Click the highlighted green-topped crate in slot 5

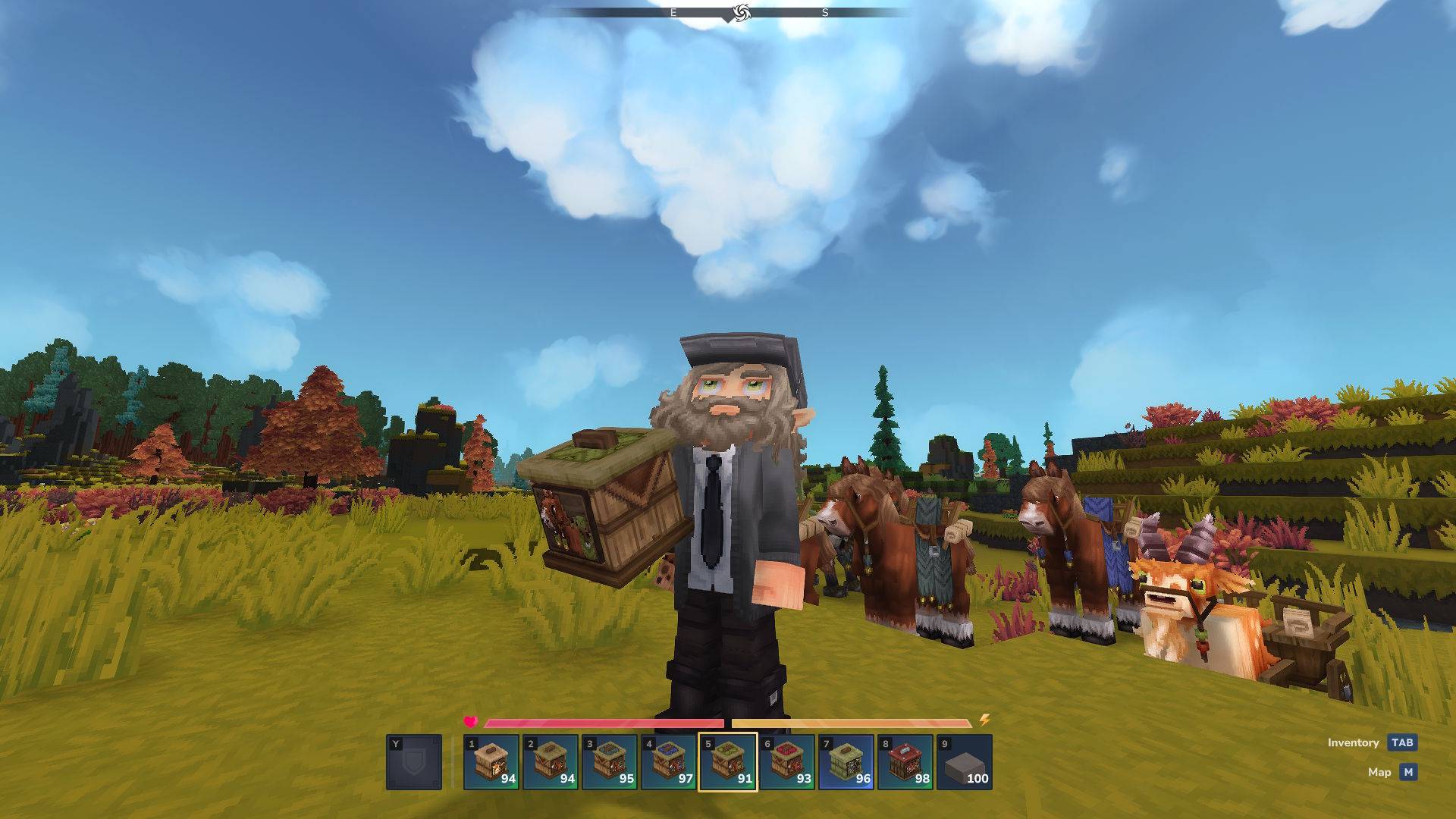tap(728, 762)
